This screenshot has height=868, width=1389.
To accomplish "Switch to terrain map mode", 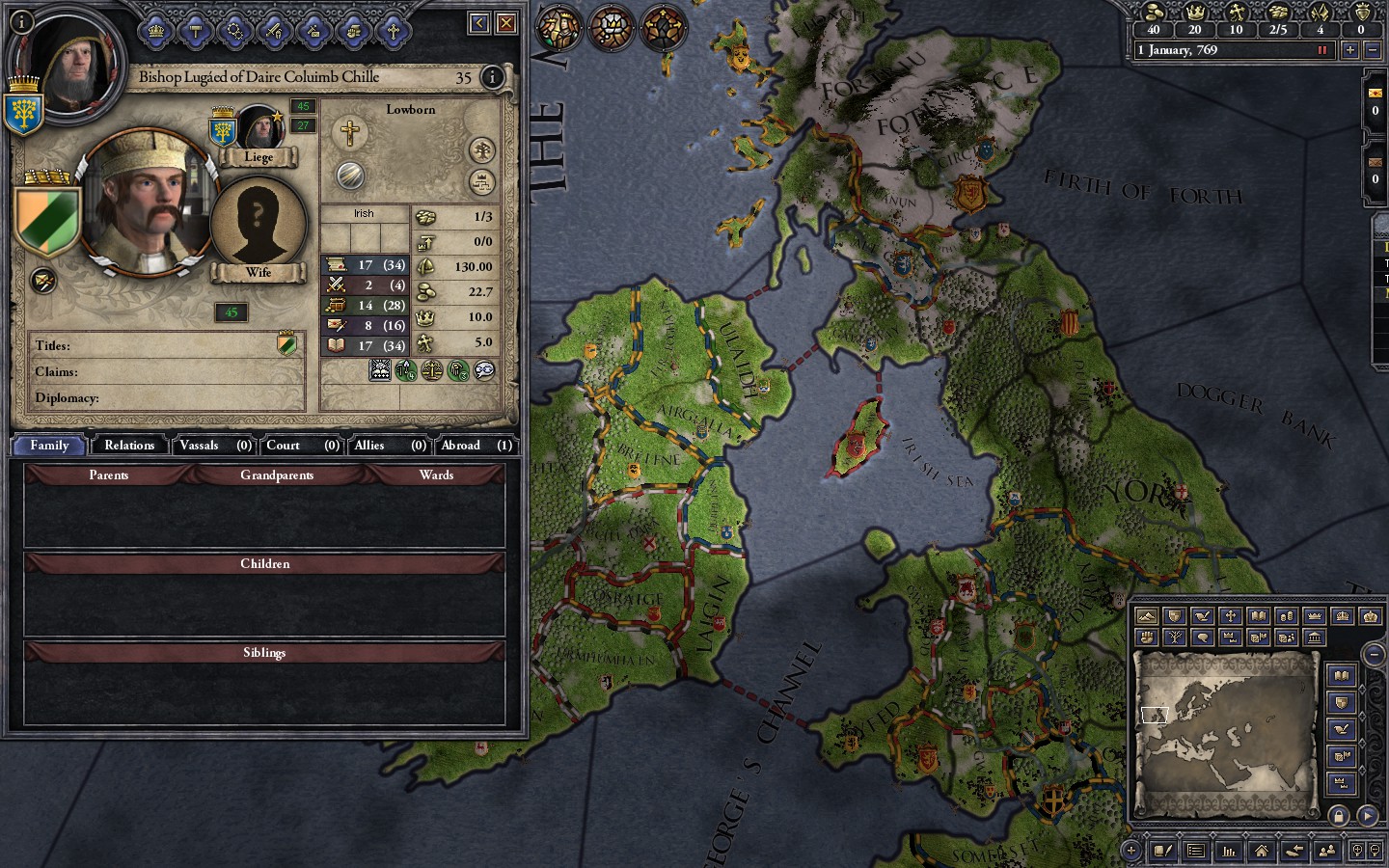I will (1146, 615).
